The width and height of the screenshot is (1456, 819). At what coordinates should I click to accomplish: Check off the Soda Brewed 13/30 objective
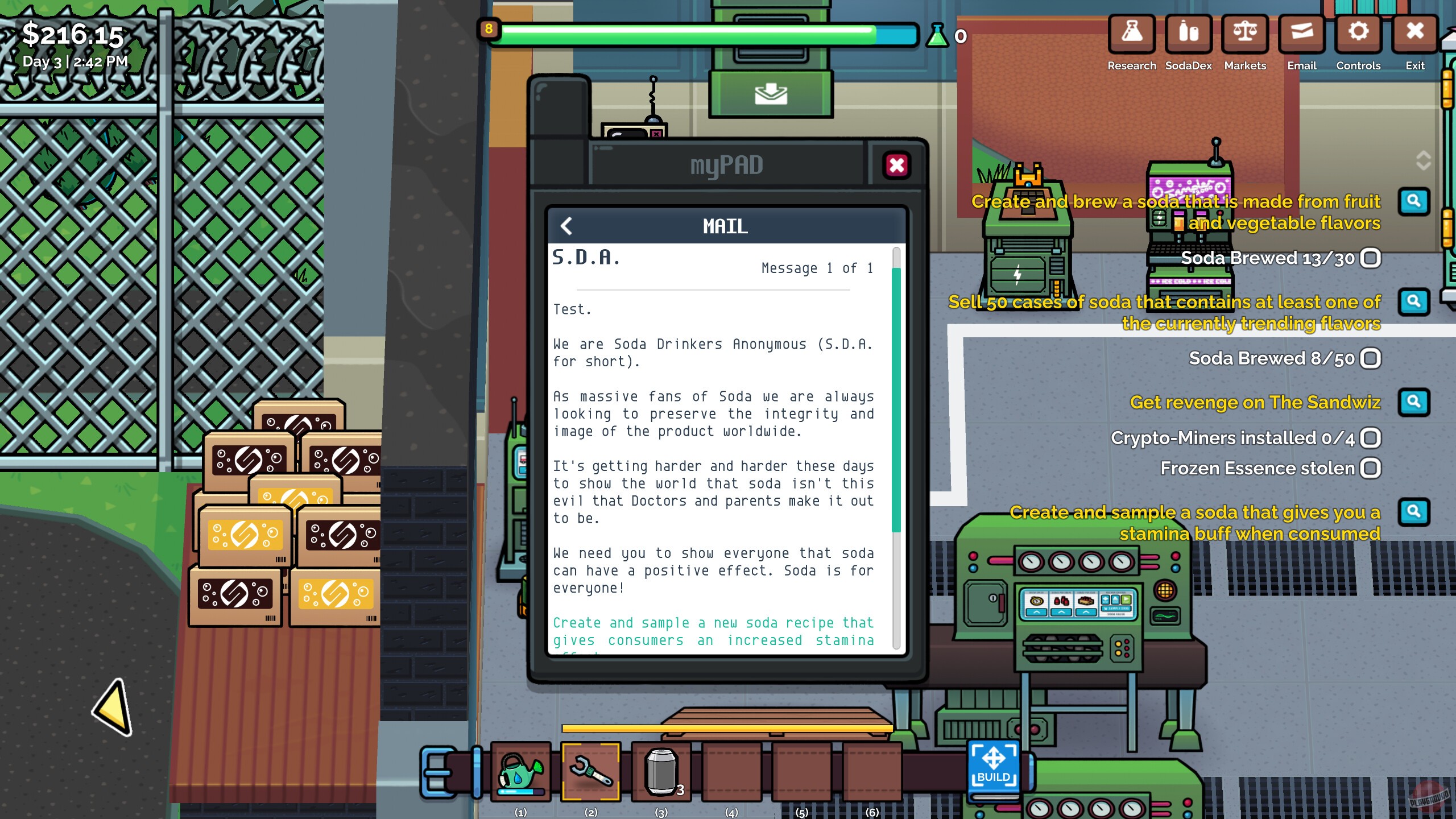pos(1370,258)
